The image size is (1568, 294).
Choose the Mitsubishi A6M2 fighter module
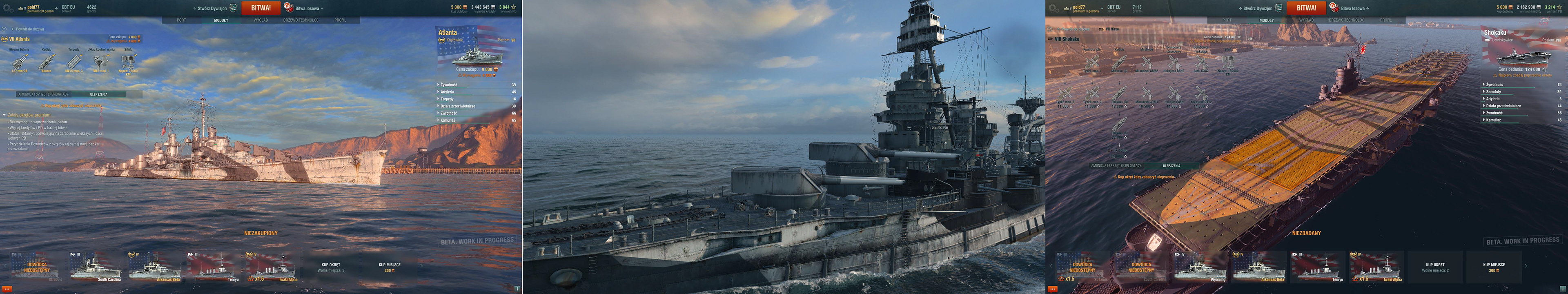pyautogui.click(x=1147, y=63)
